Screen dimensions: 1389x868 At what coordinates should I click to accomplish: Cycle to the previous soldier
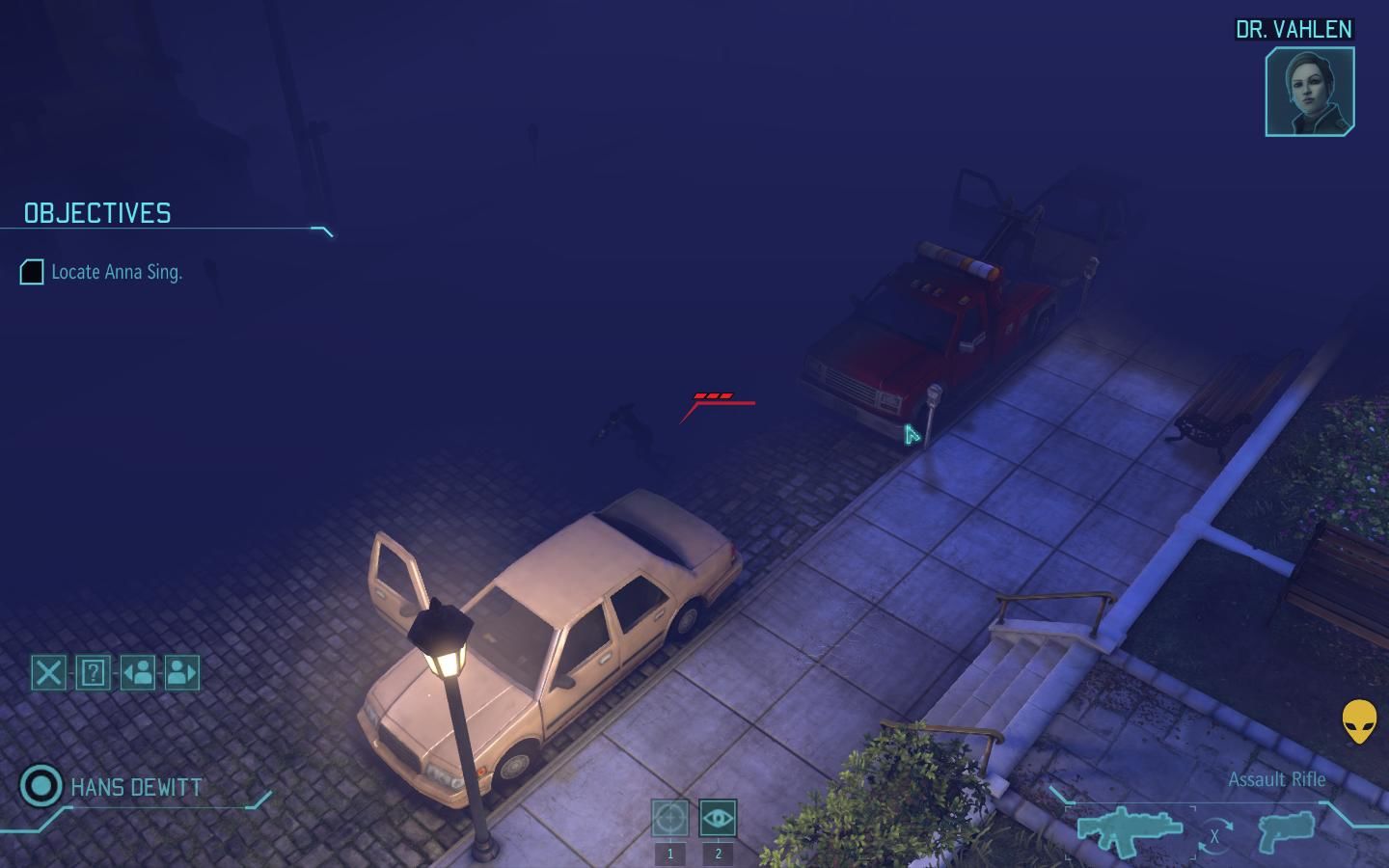pyautogui.click(x=137, y=673)
